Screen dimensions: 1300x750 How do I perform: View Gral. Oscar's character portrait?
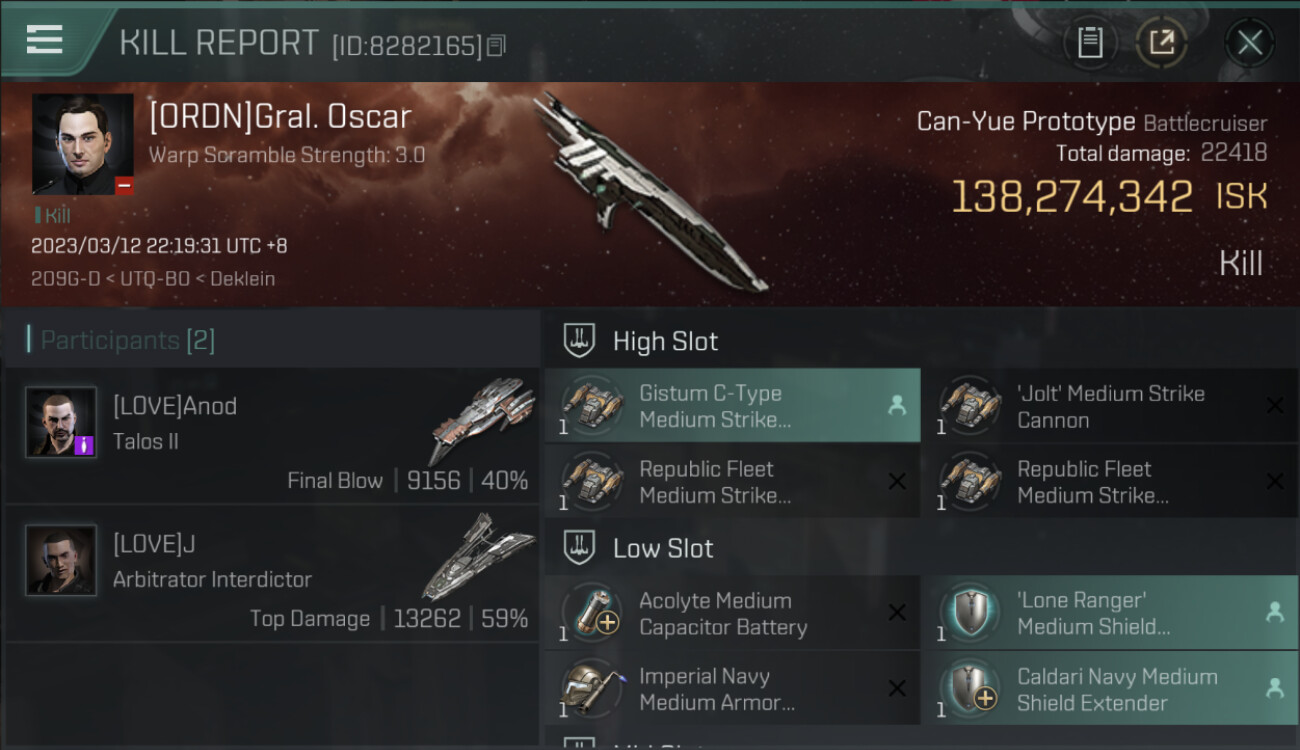coord(82,144)
